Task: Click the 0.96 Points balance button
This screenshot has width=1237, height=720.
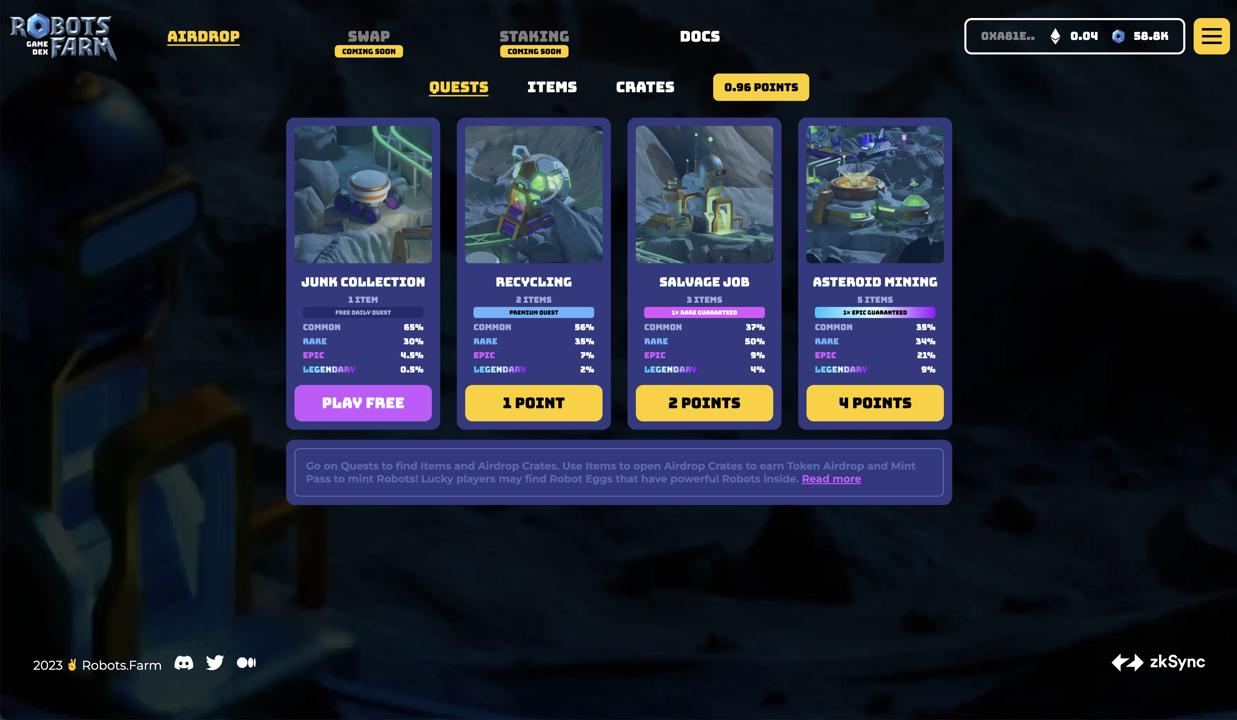Action: pos(761,87)
